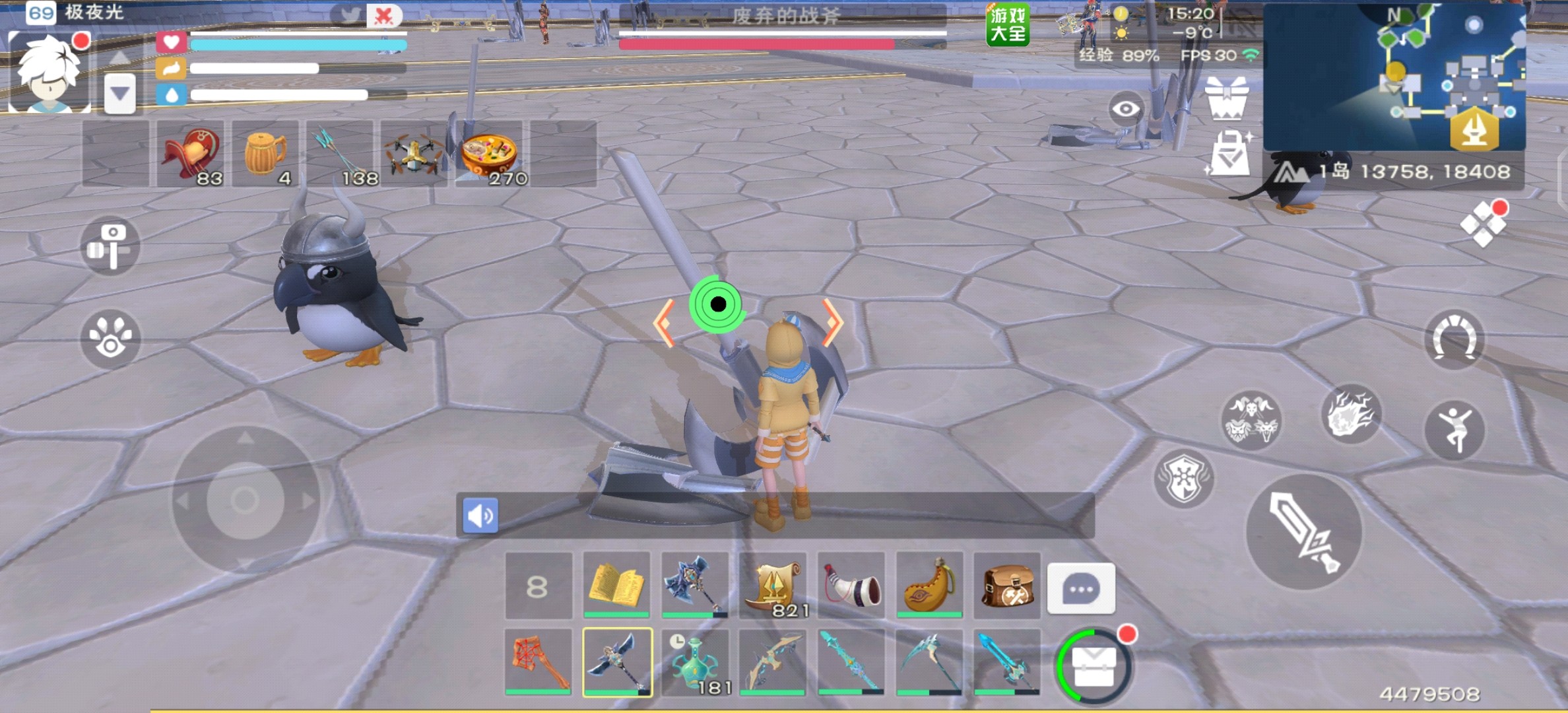Viewport: 1568px width, 713px height.
Task: Select the spider web hammer slot
Action: point(539,662)
